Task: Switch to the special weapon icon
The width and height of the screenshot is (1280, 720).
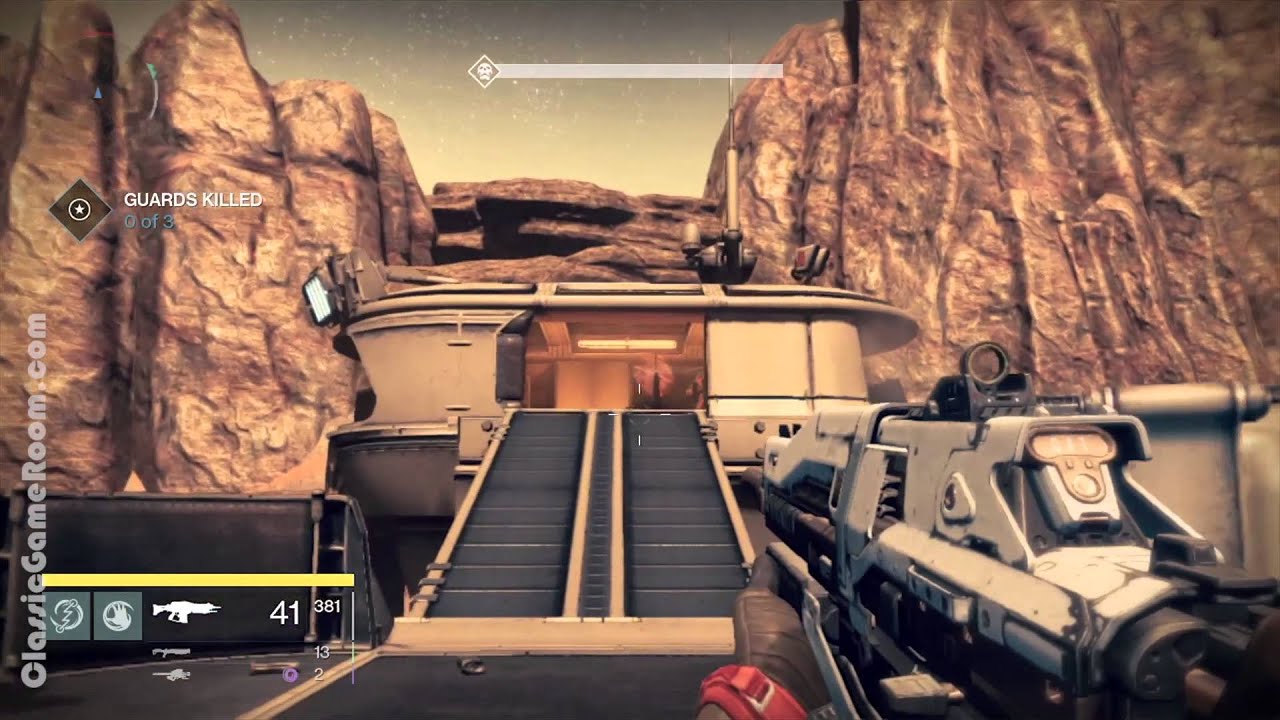Action: [x=170, y=652]
